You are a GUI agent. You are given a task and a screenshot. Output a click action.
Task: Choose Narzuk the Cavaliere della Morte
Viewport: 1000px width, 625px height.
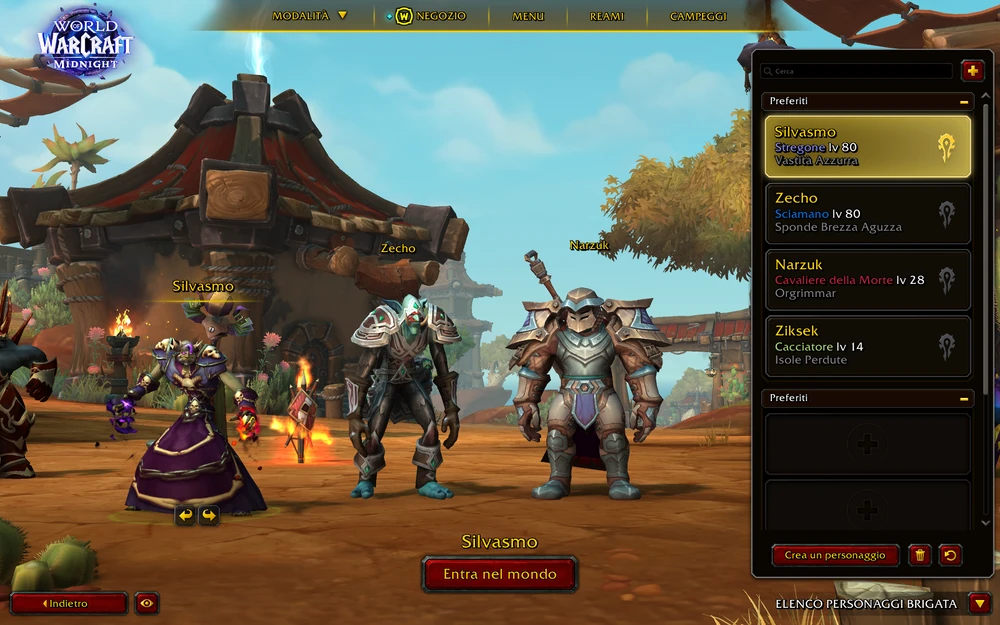(867, 279)
